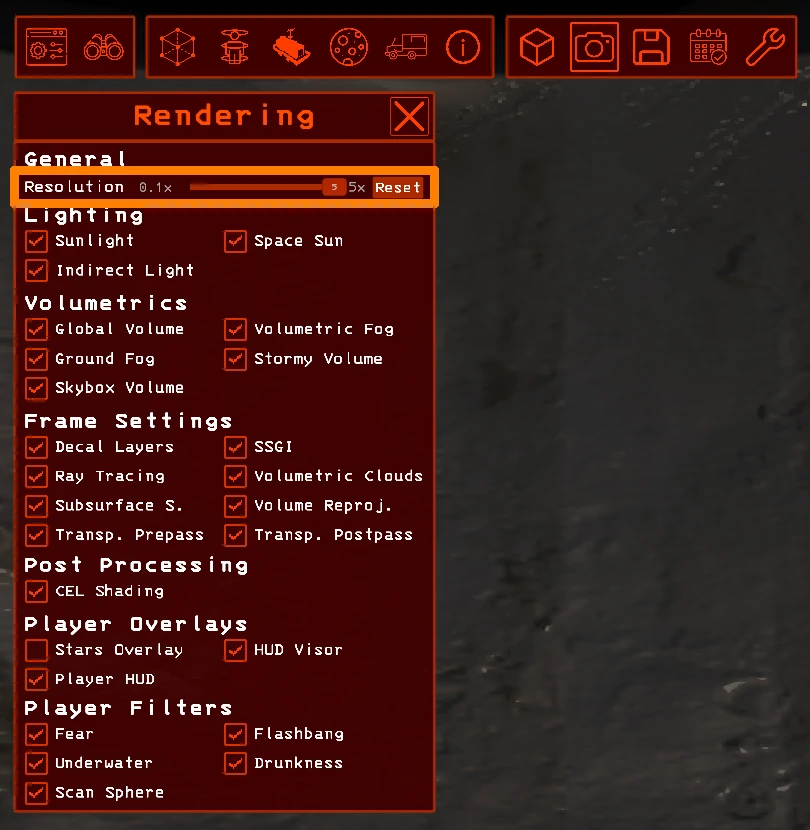Viewport: 810px width, 830px height.
Task: Toggle Indirect Light option
Action: [x=37, y=270]
